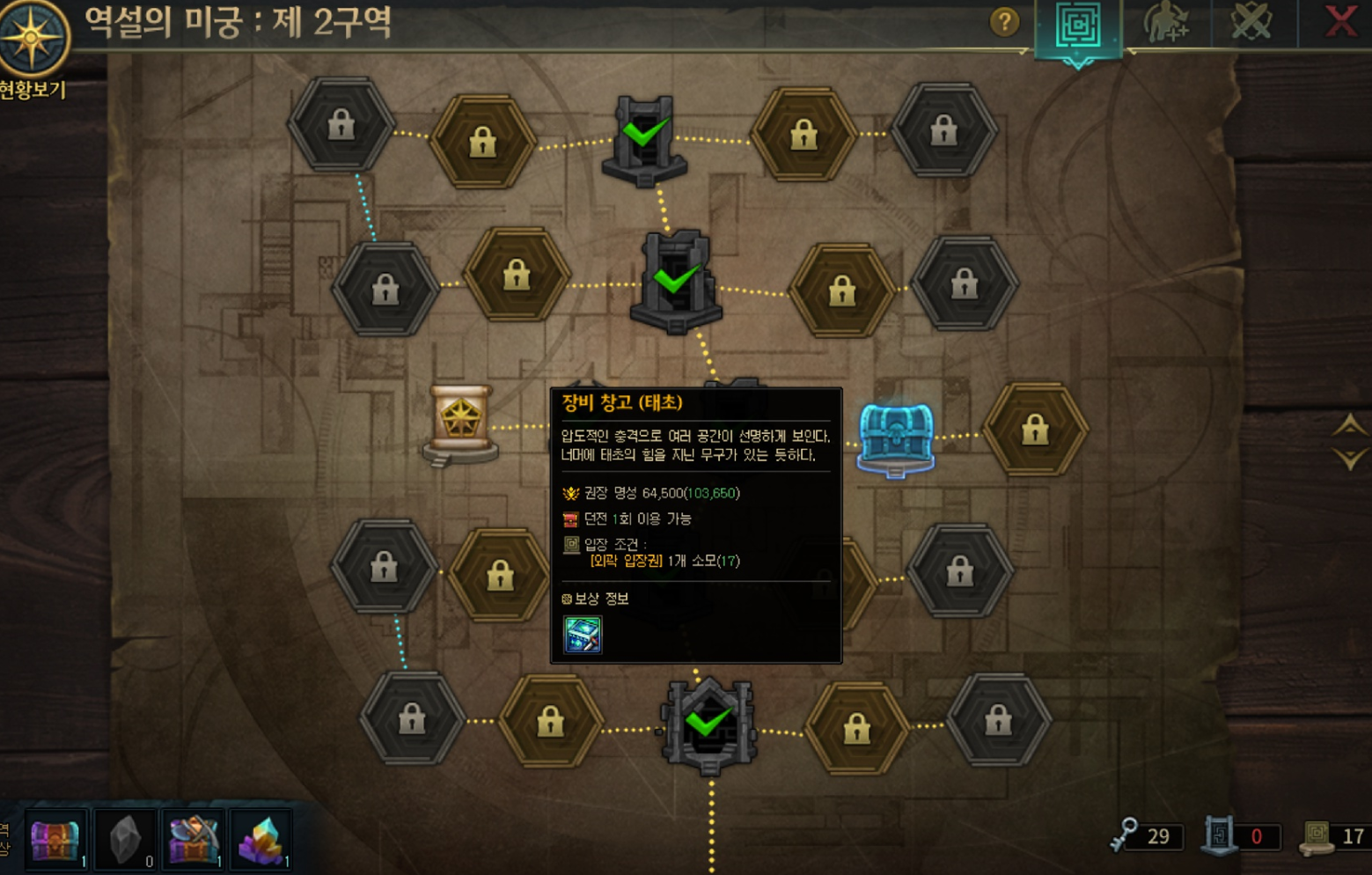This screenshot has height=875, width=1372.
Task: Close the labyrinth map with the red X
Action: [x=1340, y=21]
